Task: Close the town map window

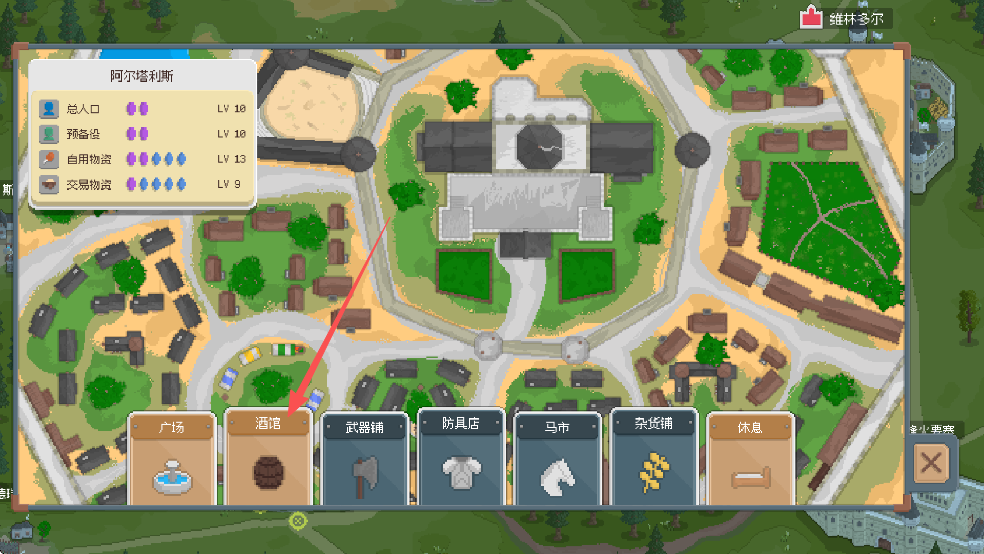Action: [x=931, y=463]
